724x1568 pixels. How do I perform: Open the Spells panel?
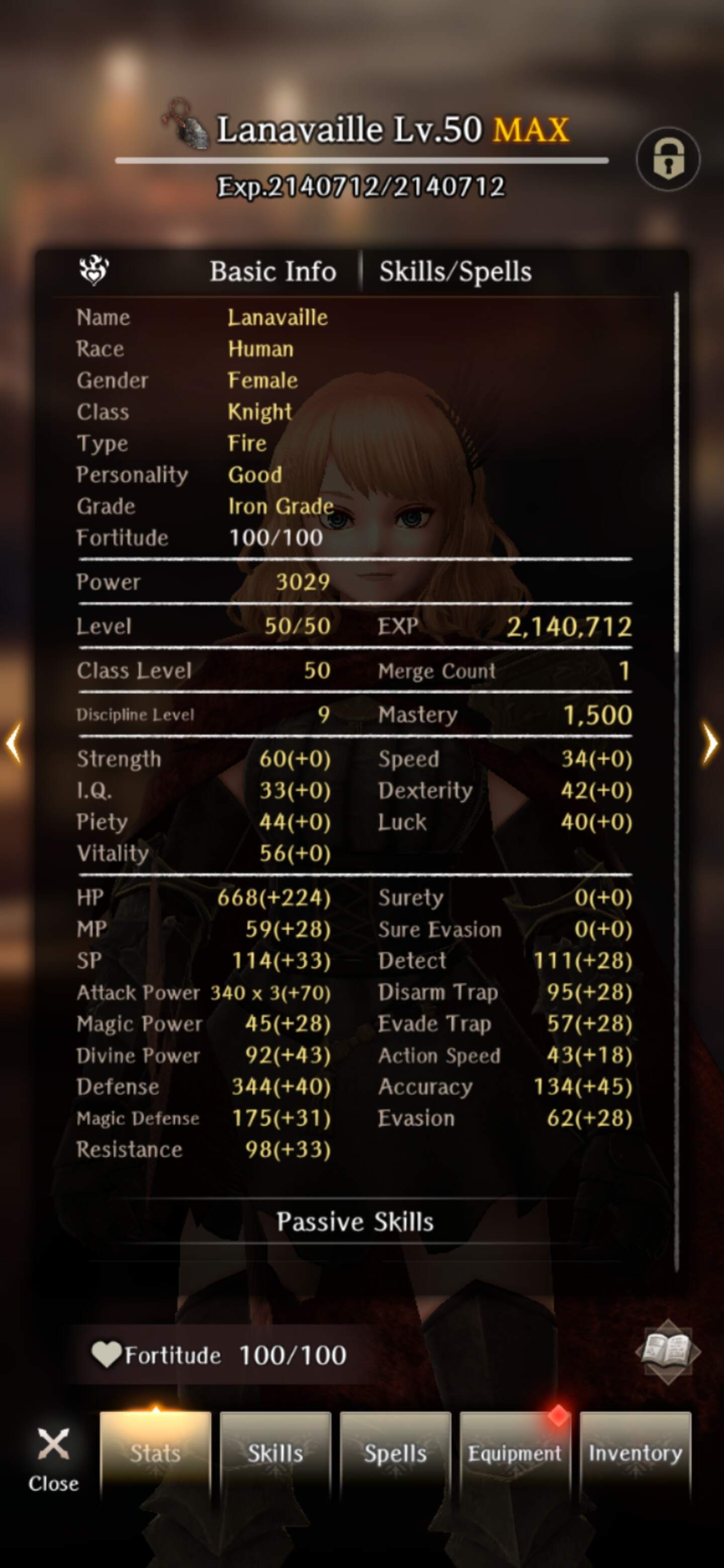click(x=396, y=1453)
